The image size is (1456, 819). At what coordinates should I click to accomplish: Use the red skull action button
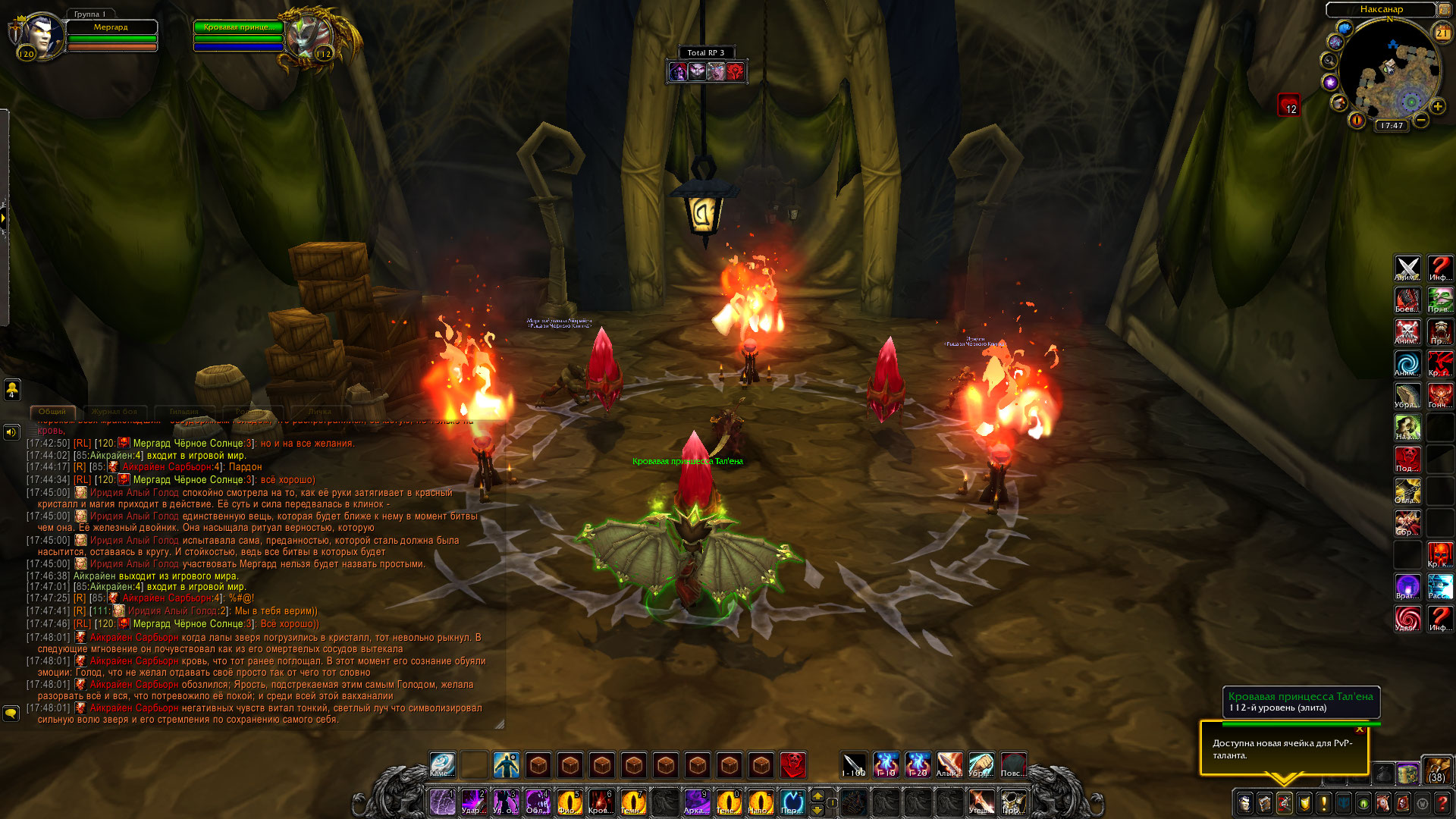pyautogui.click(x=792, y=764)
